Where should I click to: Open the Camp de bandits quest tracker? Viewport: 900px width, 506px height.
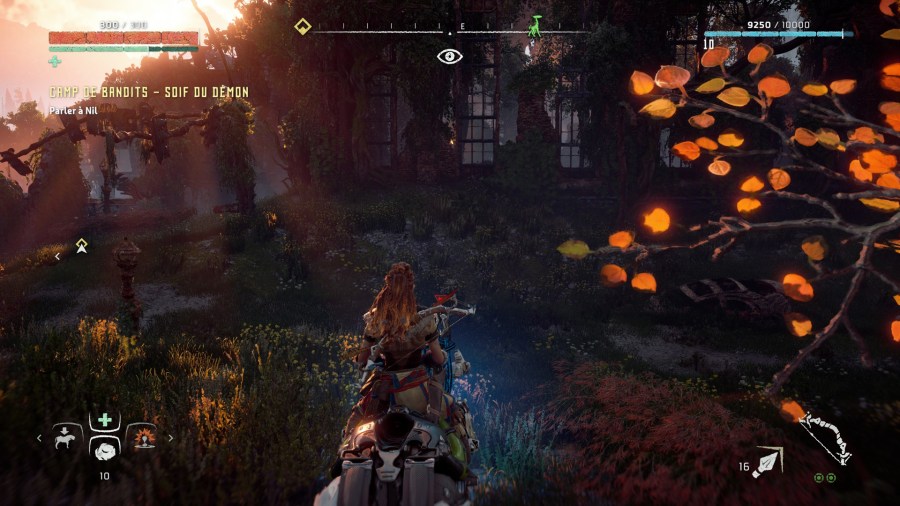pyautogui.click(x=149, y=92)
